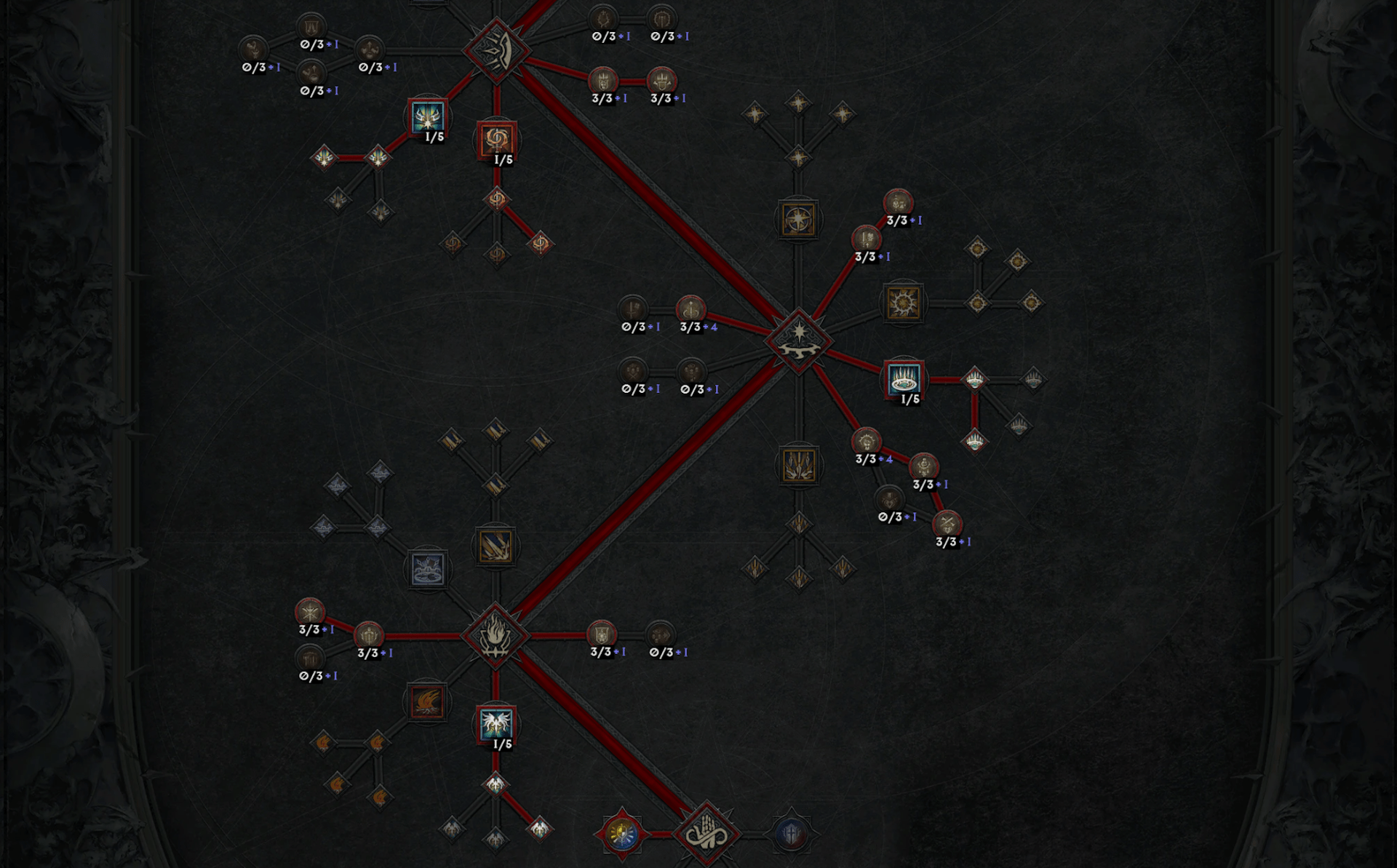Select the white winged angel skill
The image size is (1397, 868).
tap(496, 724)
